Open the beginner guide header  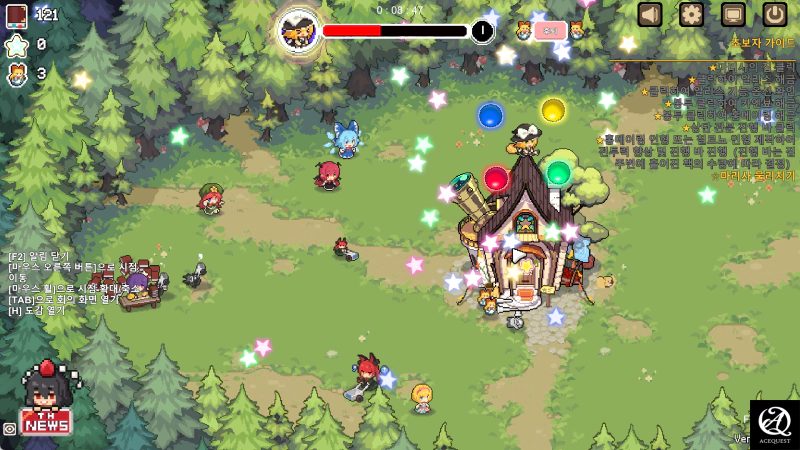pyautogui.click(x=763, y=43)
